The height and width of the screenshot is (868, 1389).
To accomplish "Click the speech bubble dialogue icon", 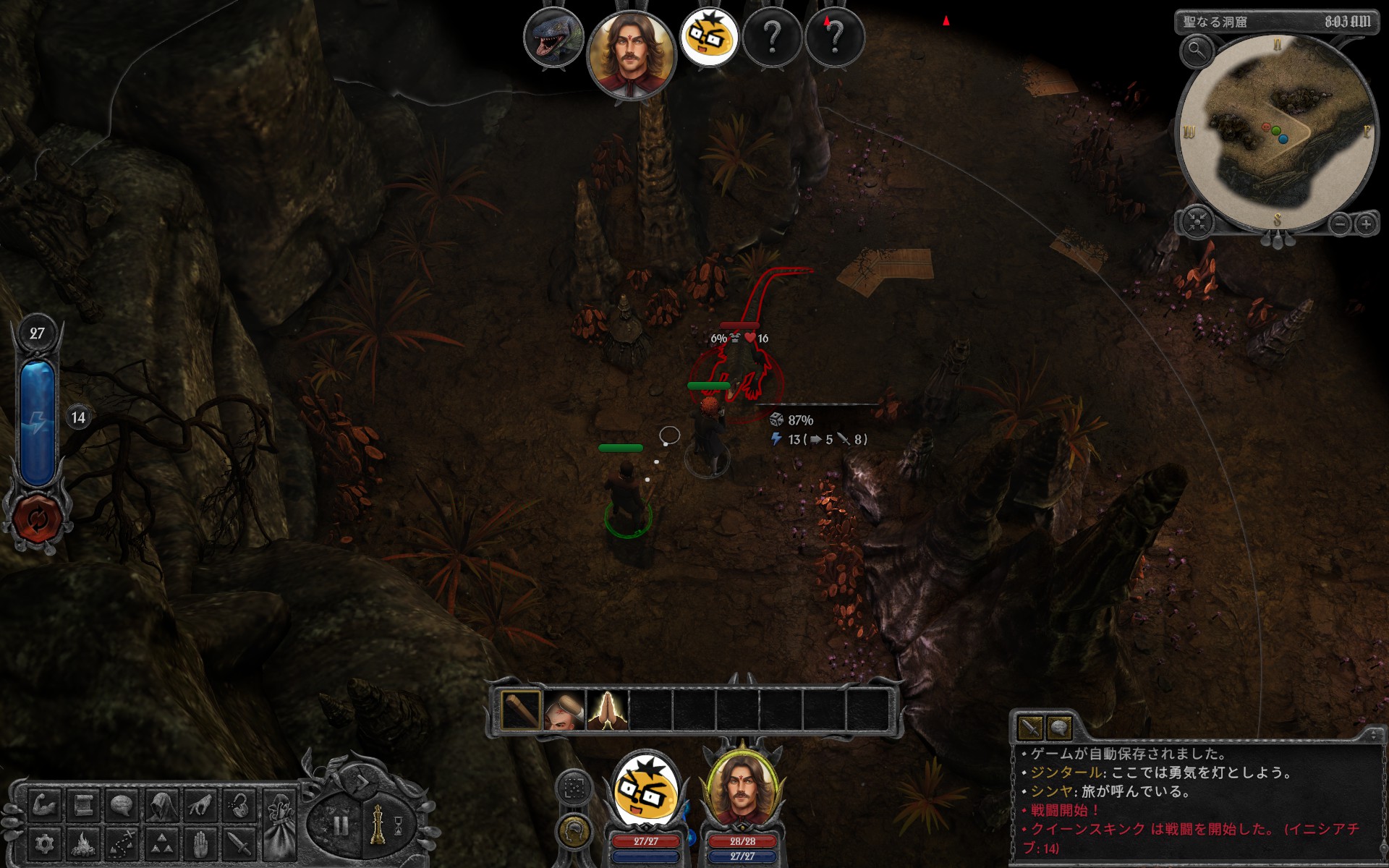I will (x=122, y=805).
